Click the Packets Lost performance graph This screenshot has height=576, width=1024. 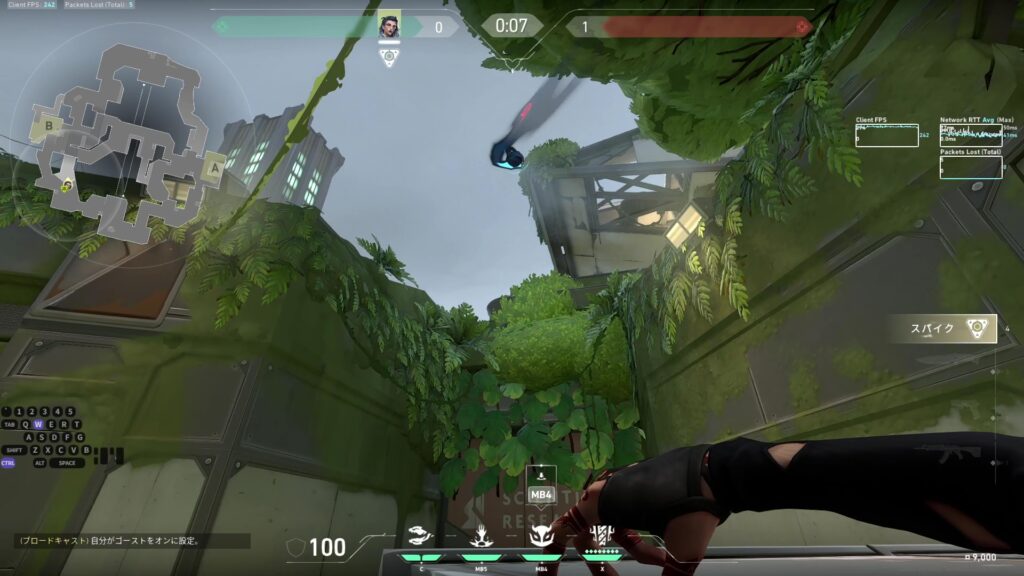970,167
